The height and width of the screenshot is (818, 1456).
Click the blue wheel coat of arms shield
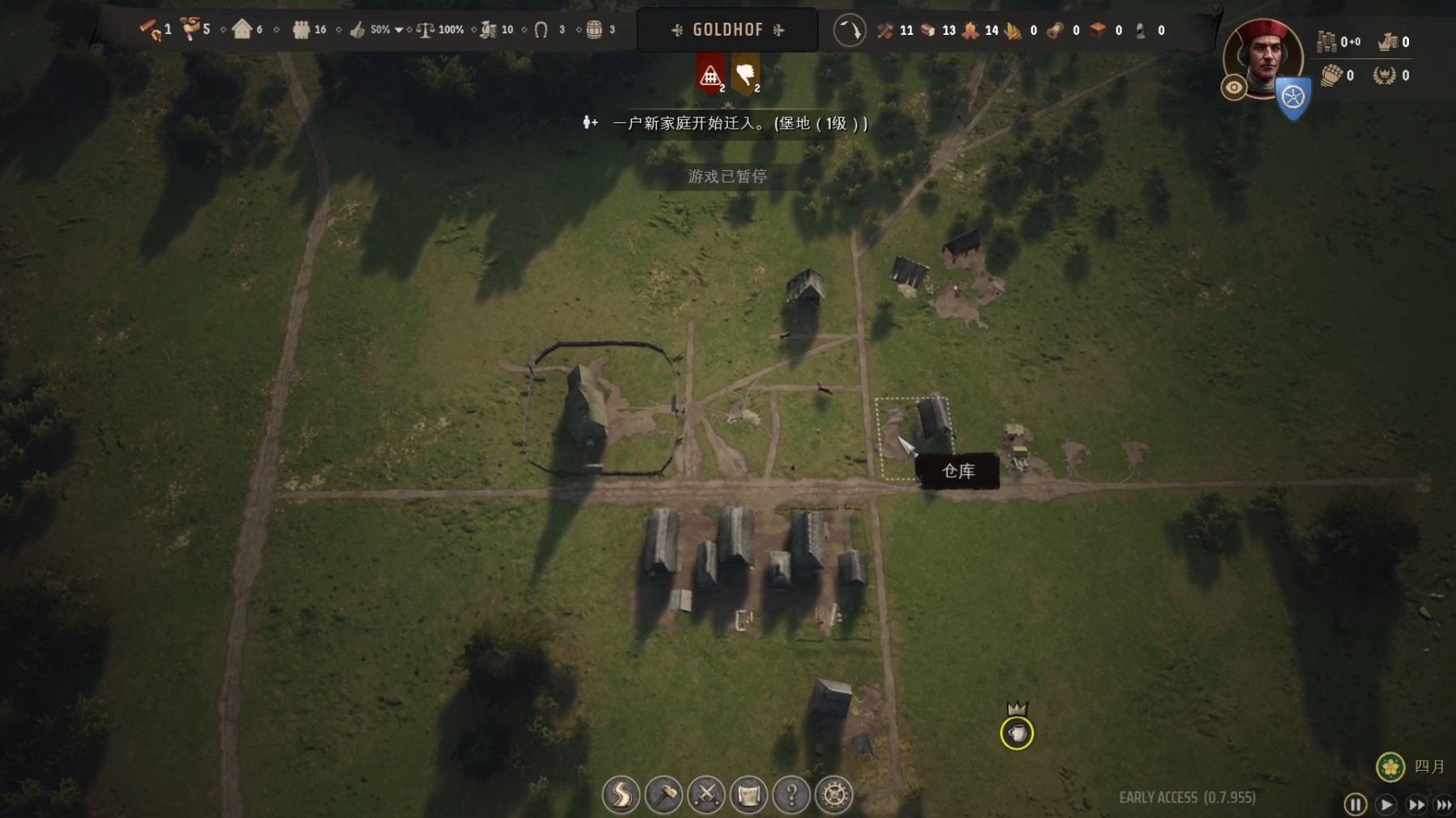1292,98
